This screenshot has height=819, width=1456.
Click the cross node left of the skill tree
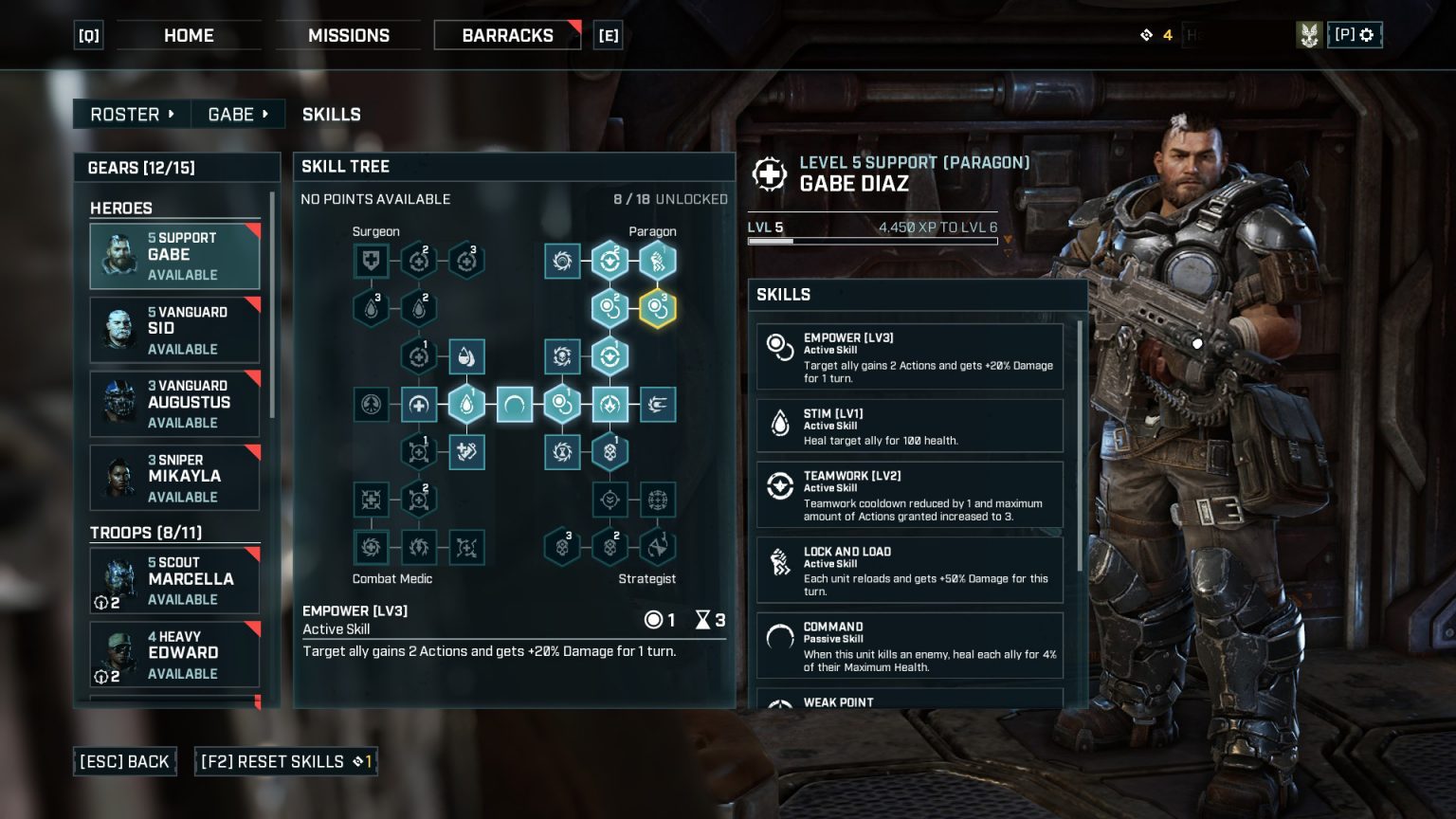coord(419,404)
